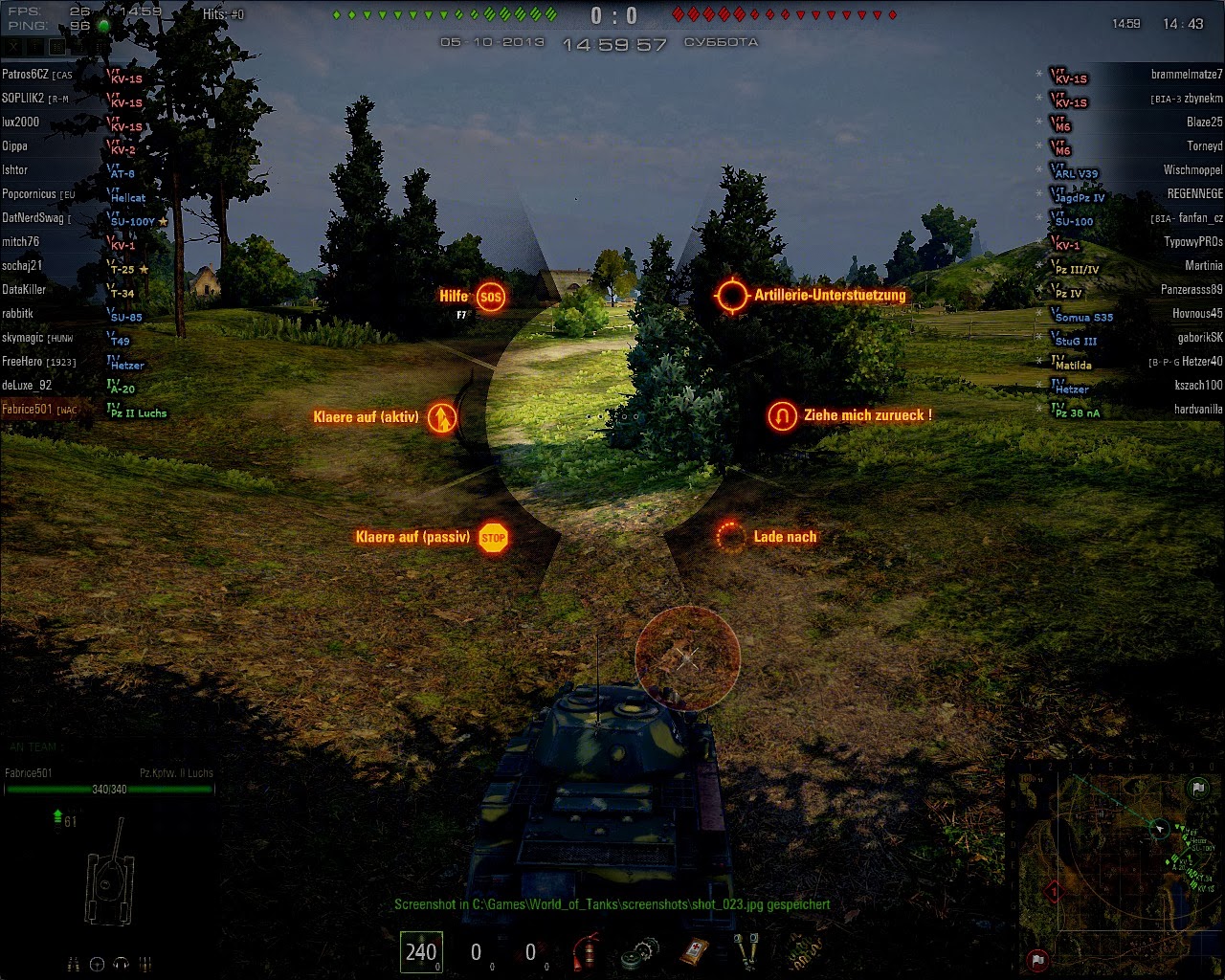1225x980 pixels.
Task: Click the Lade nach reload command icon
Action: click(730, 537)
